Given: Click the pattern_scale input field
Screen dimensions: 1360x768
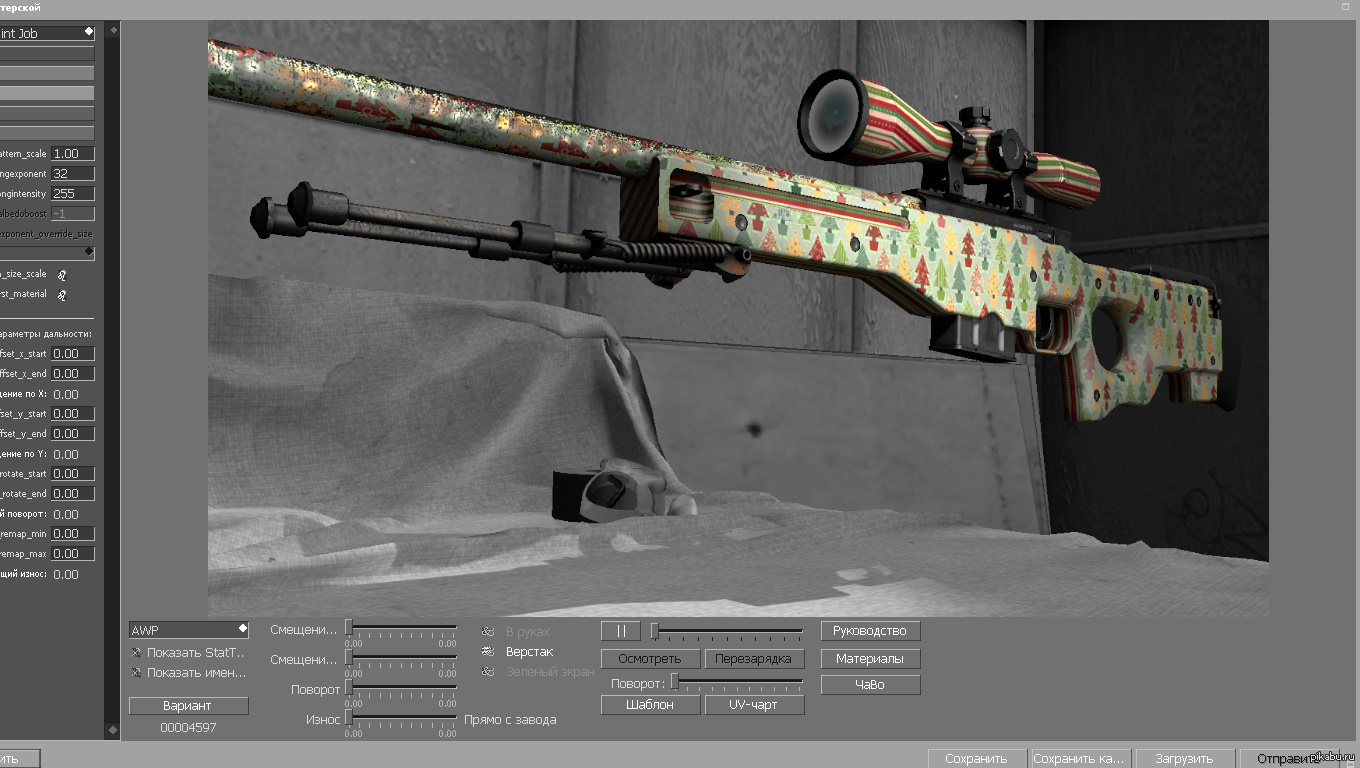Looking at the screenshot, I should pos(73,154).
